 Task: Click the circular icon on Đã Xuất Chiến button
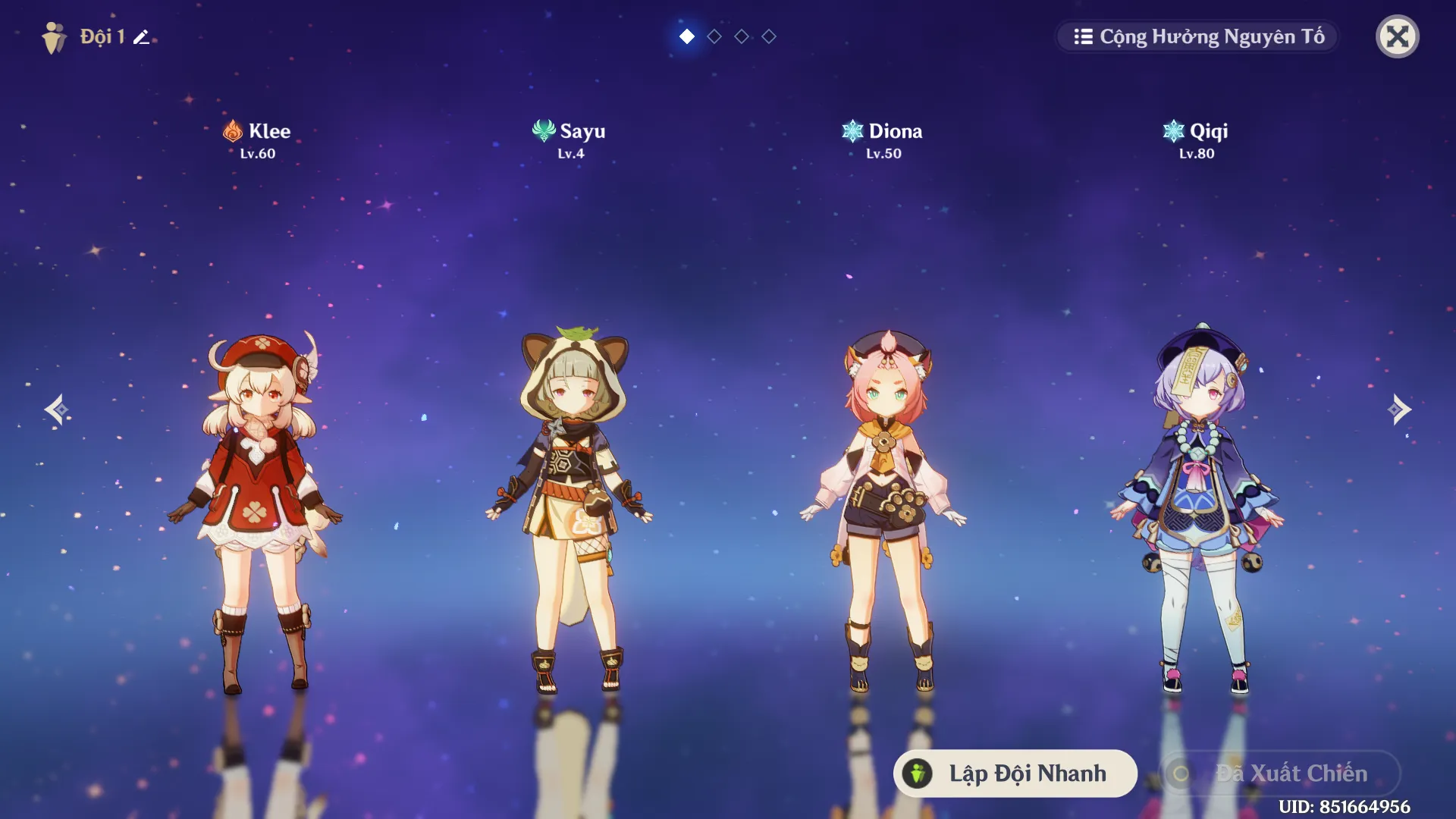point(1179,773)
